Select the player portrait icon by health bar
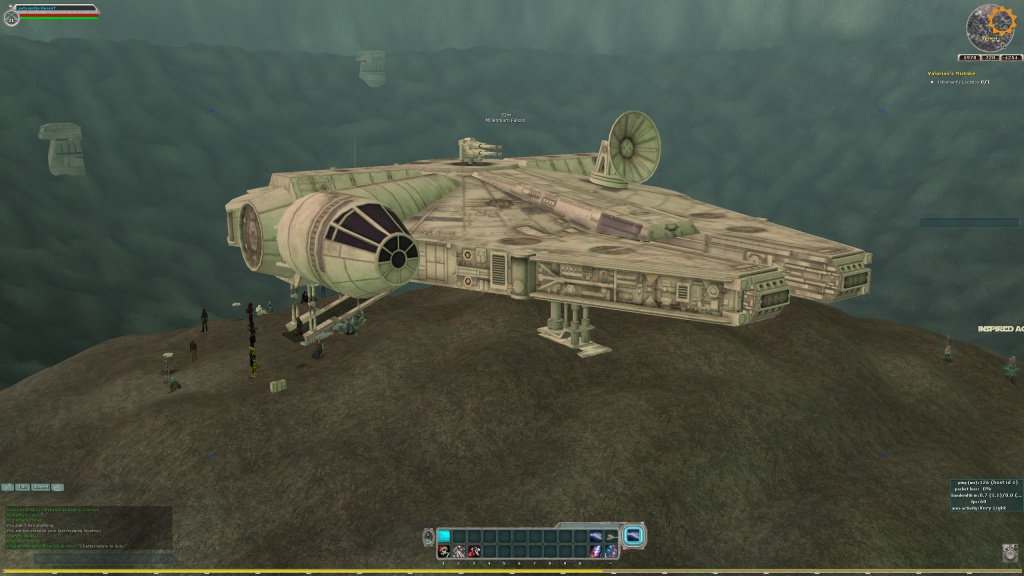The width and height of the screenshot is (1024, 576). tap(11, 16)
